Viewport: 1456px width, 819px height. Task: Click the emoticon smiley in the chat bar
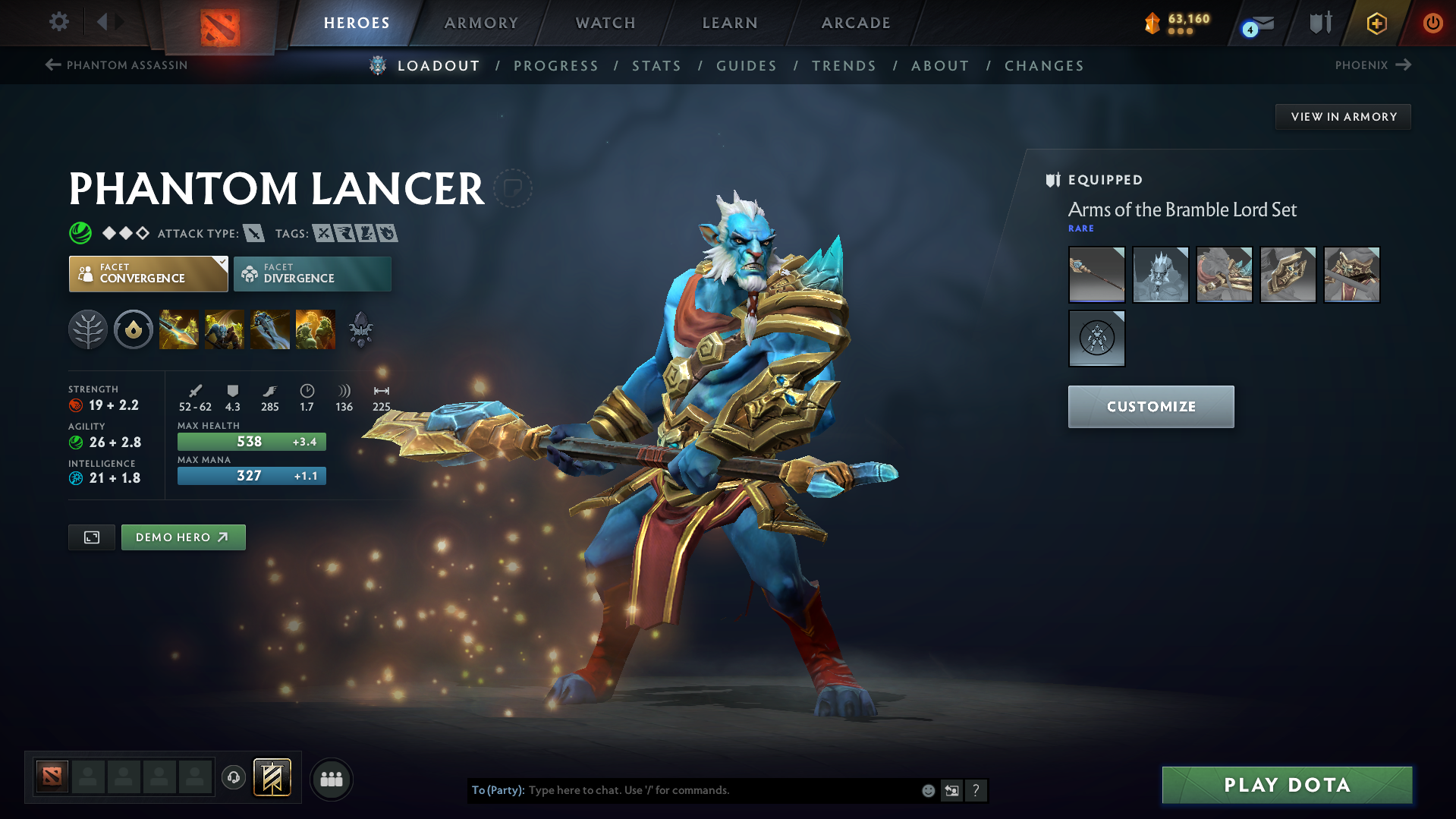click(x=927, y=790)
